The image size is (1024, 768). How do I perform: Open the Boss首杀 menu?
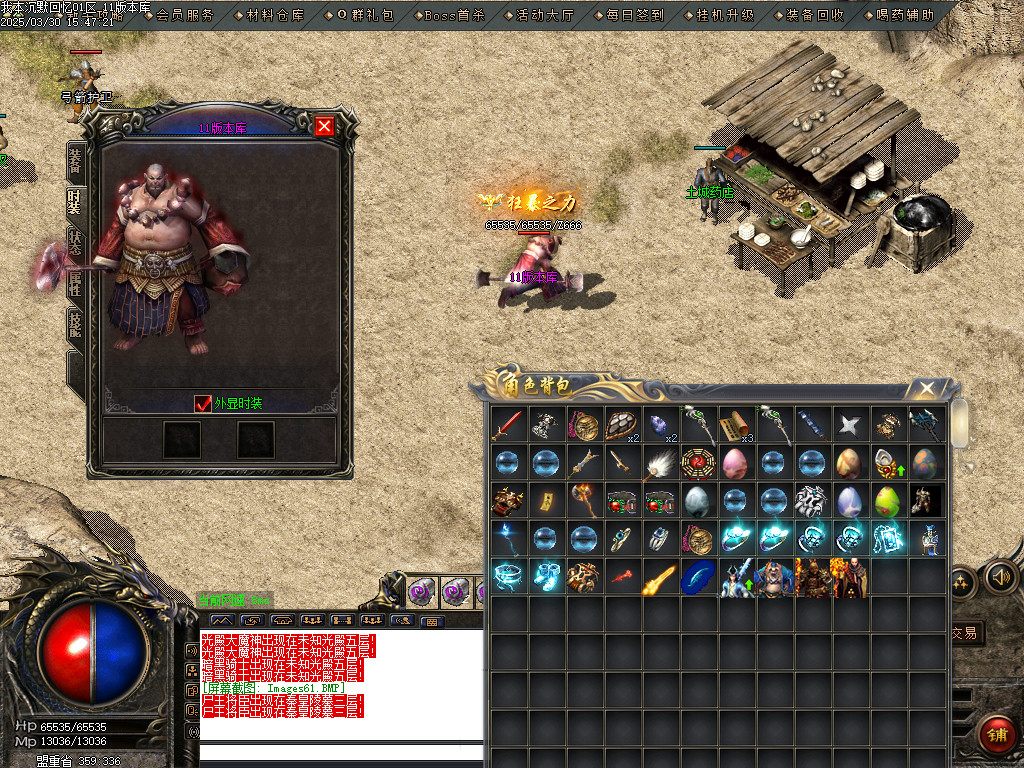coord(455,15)
